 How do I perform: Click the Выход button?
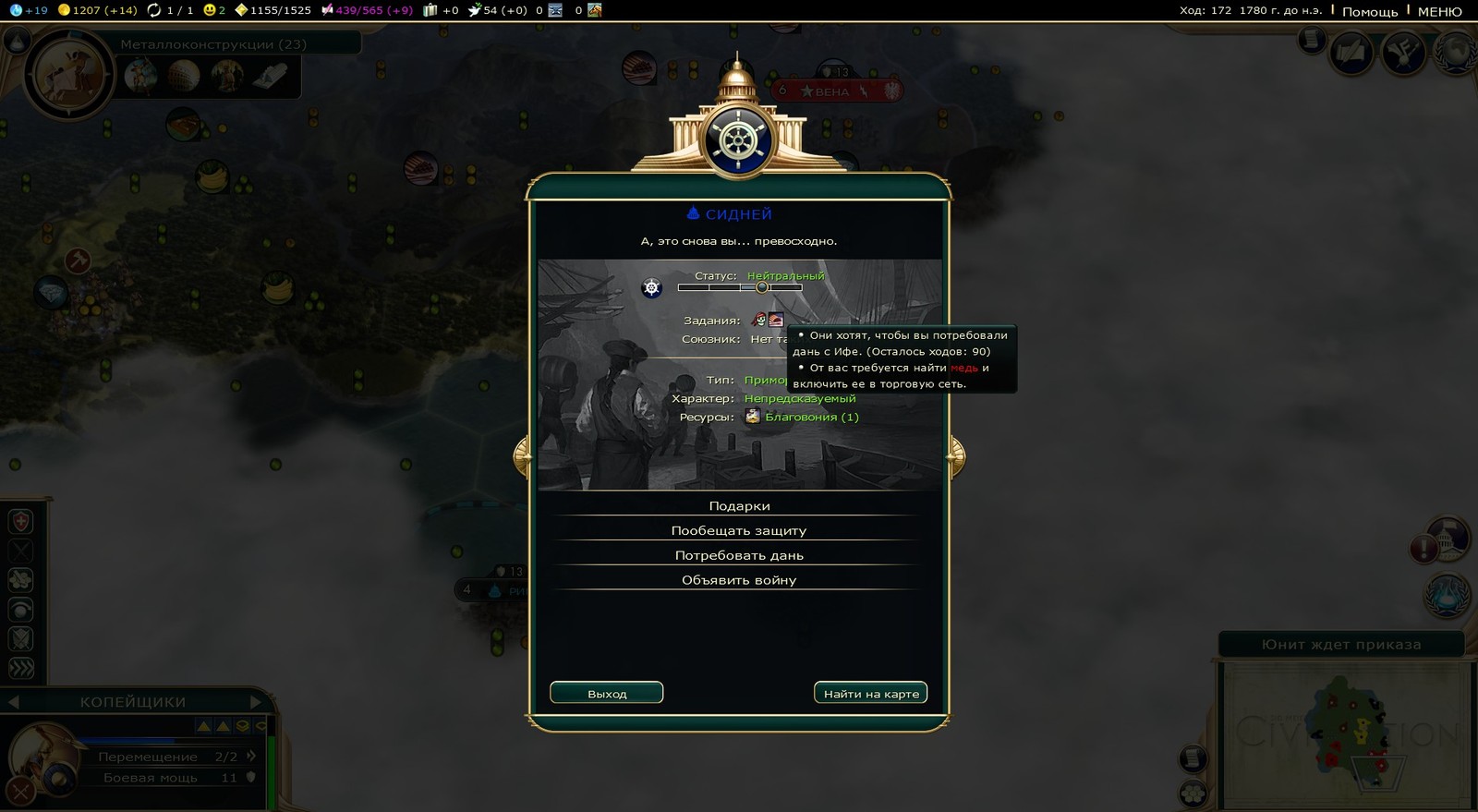[607, 694]
